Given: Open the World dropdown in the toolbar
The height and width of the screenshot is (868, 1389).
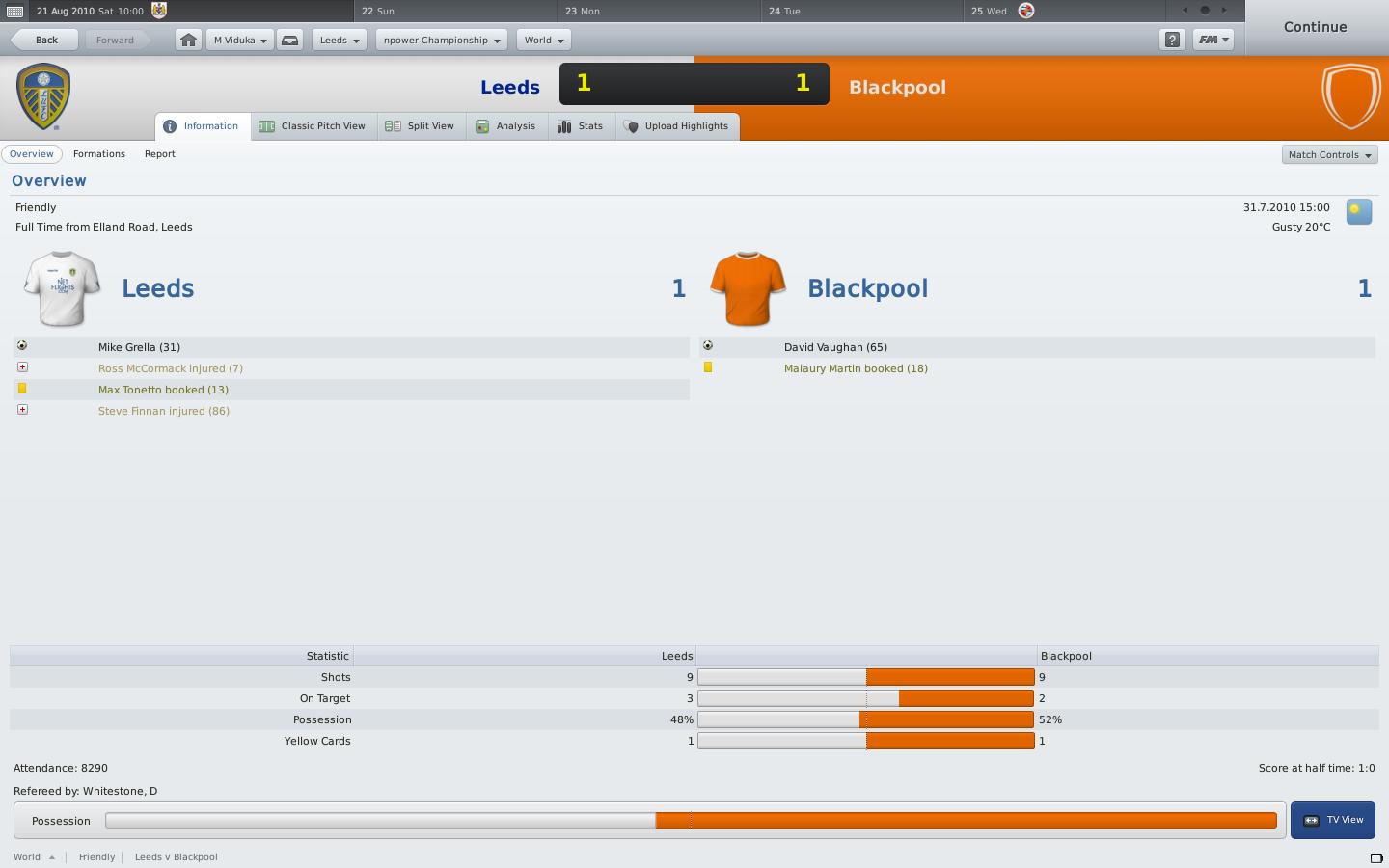Looking at the screenshot, I should 543,40.
